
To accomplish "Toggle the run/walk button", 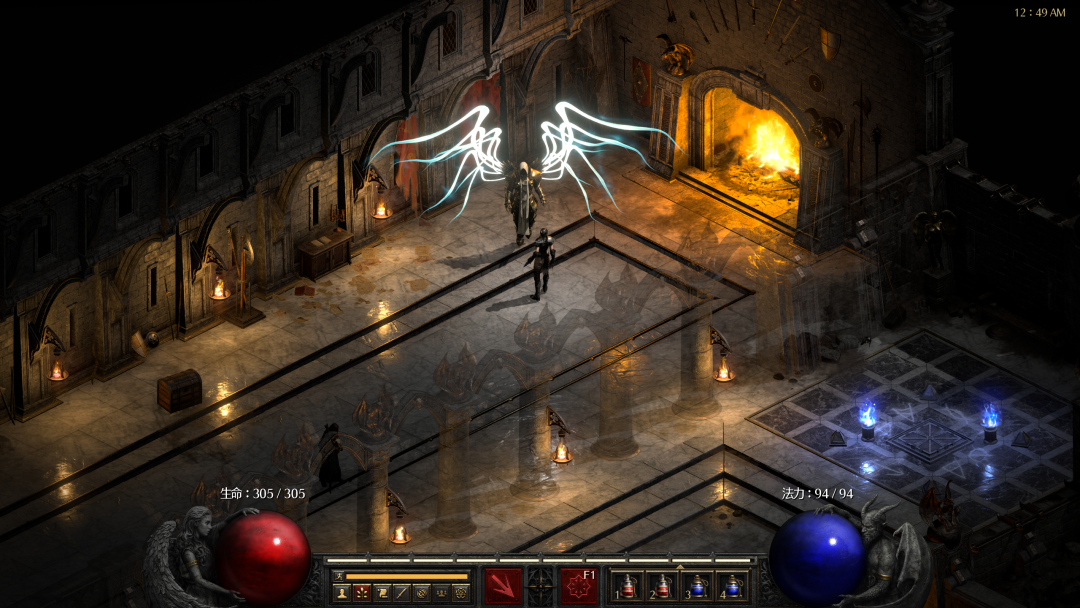I will [339, 576].
